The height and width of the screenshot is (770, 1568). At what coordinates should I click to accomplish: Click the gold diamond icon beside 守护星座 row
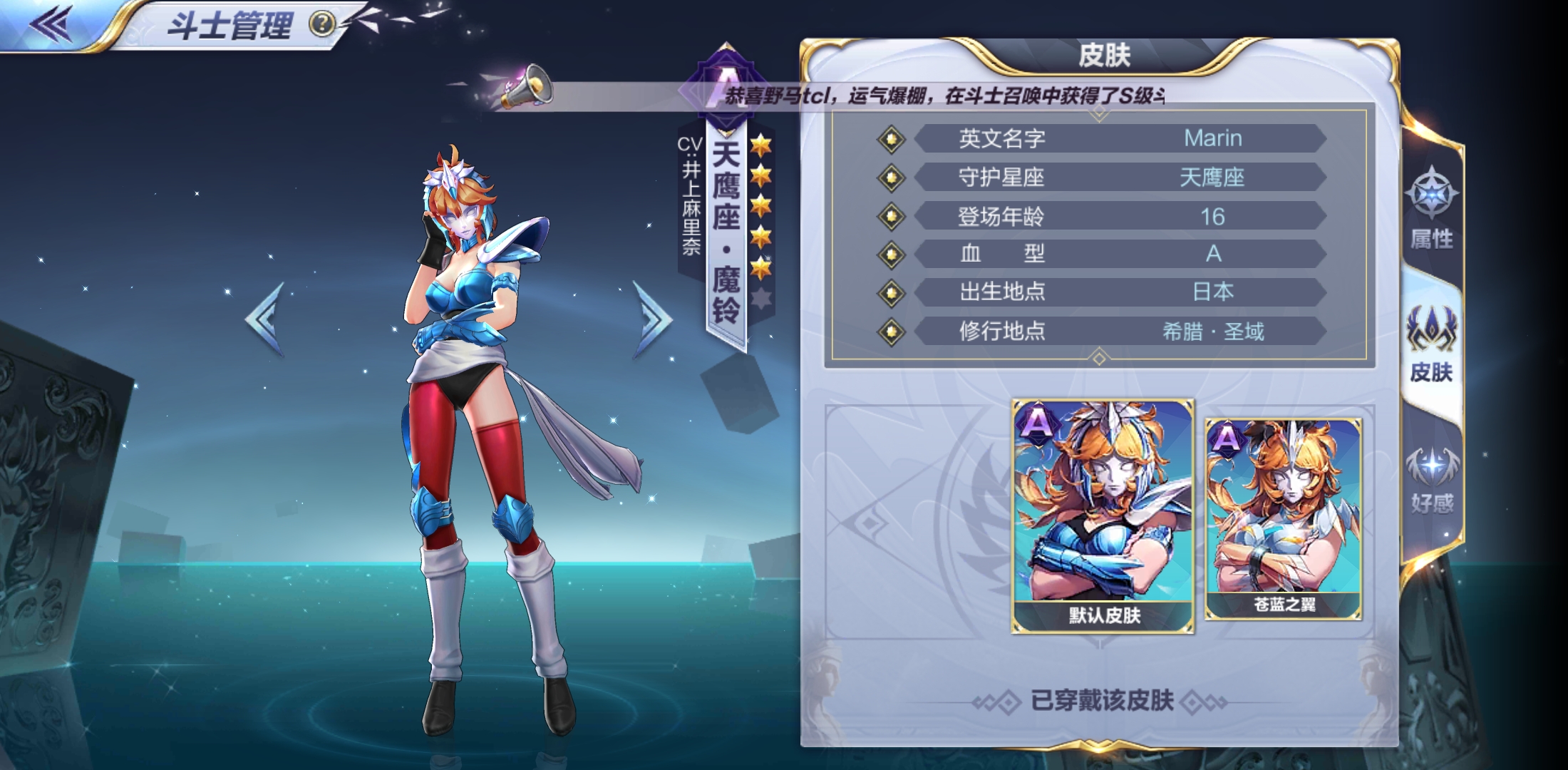coord(891,178)
